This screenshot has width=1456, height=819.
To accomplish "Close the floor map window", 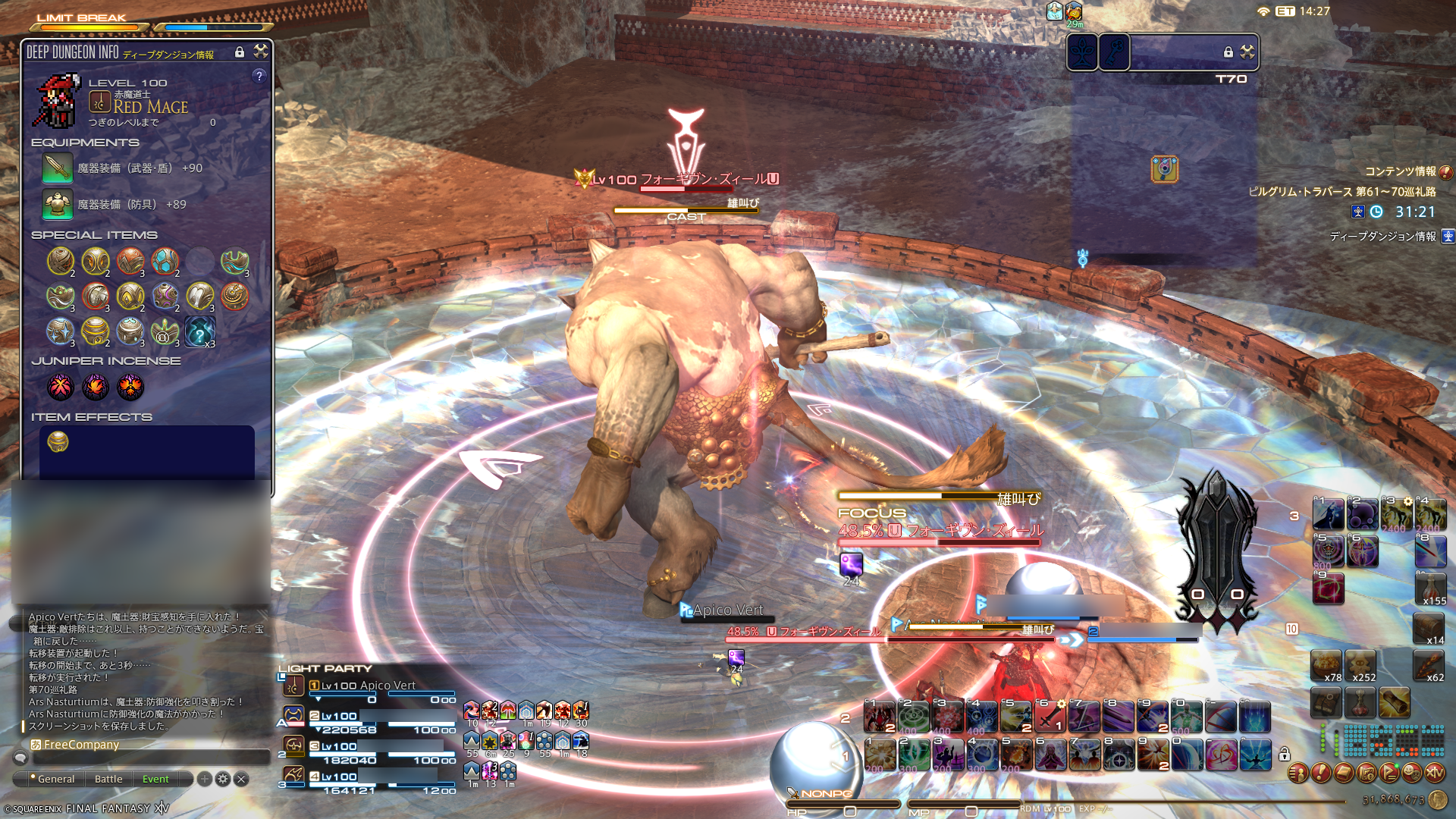I will click(1247, 52).
